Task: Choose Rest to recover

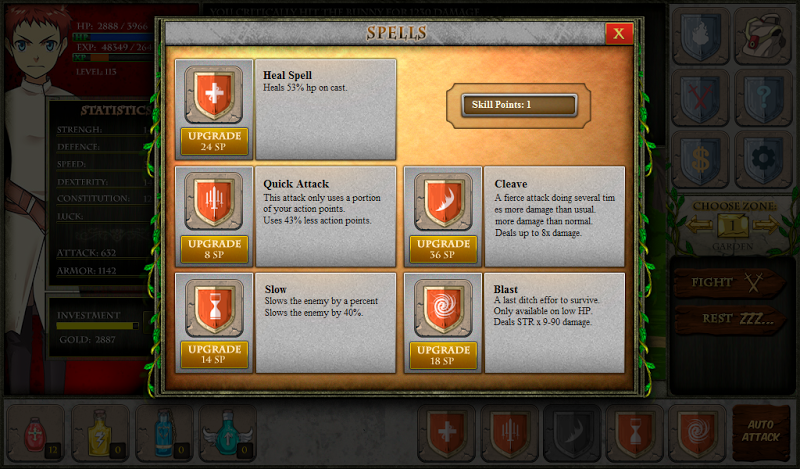Action: (x=726, y=319)
